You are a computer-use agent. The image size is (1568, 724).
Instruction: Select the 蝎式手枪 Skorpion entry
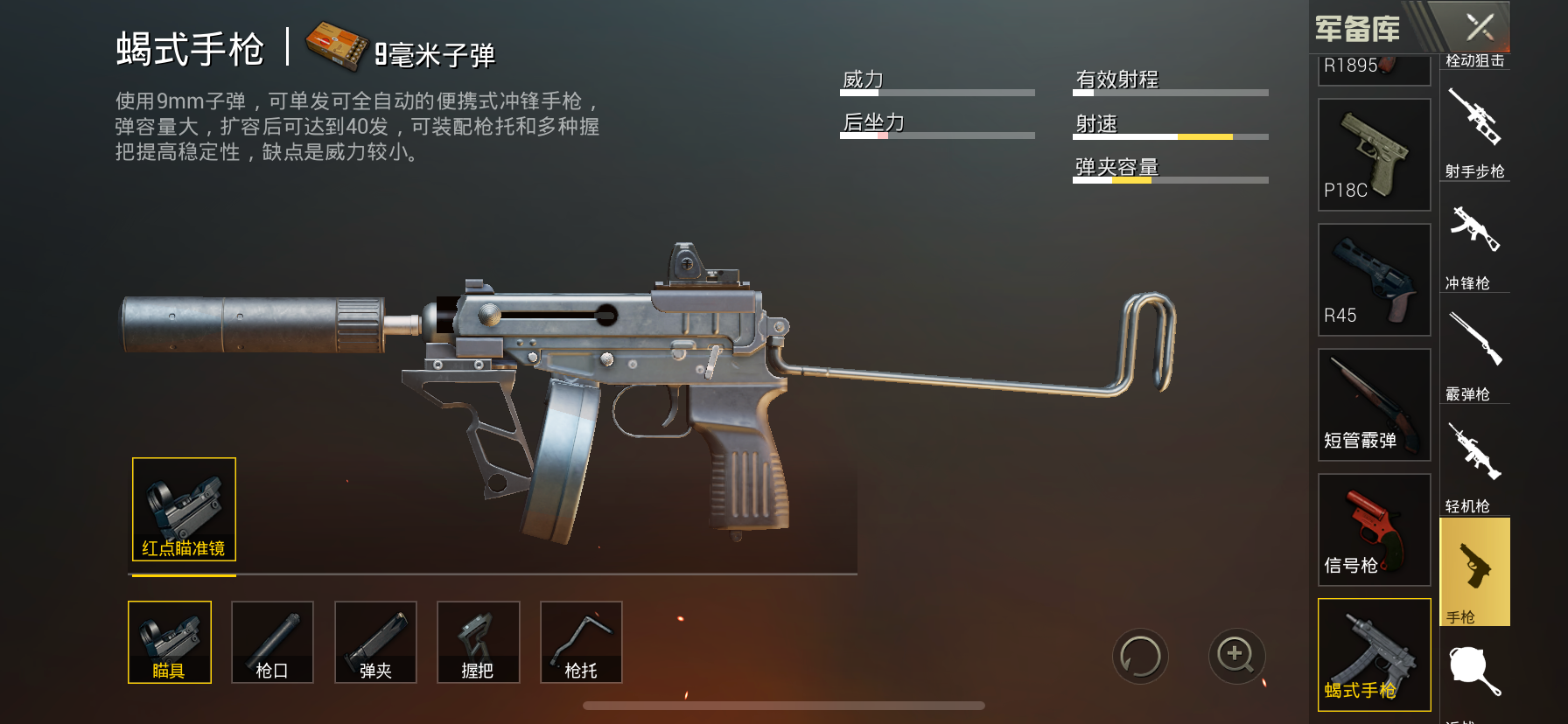pos(1374,655)
